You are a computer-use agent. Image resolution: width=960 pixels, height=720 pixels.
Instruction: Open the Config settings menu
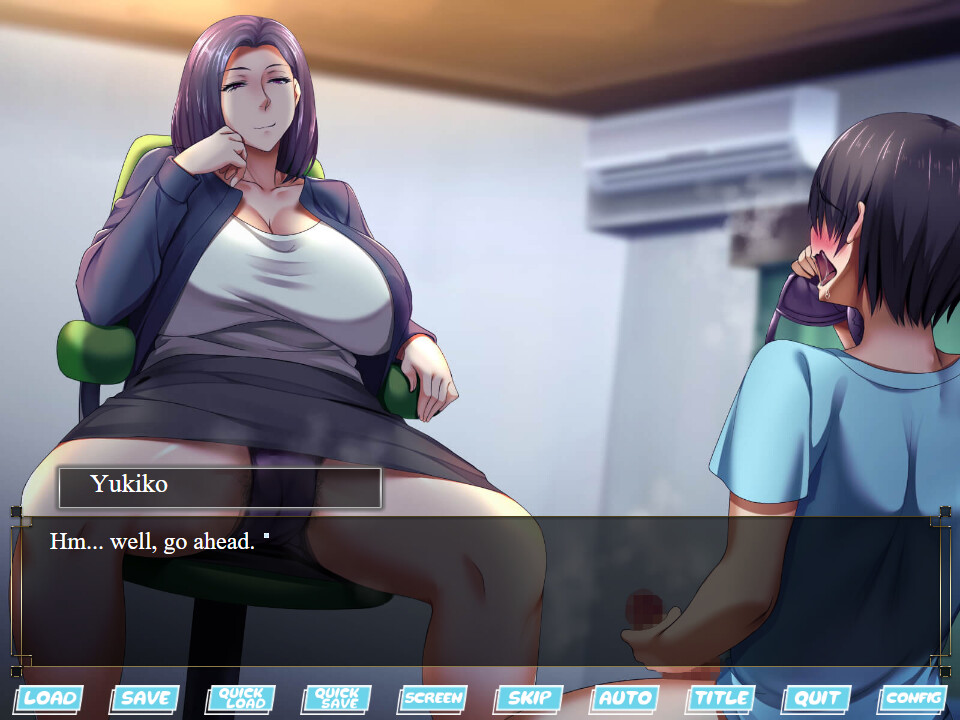(x=913, y=698)
